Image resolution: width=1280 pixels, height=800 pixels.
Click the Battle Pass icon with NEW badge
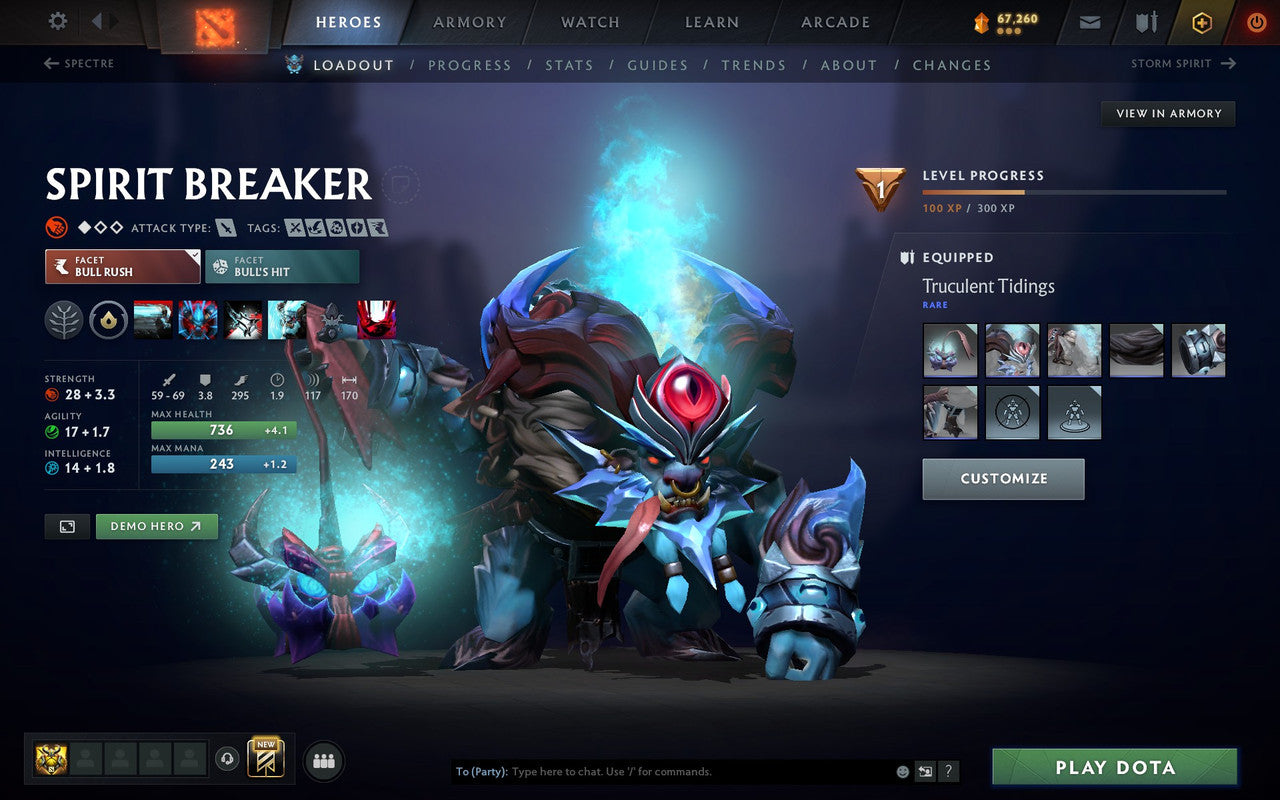click(266, 759)
